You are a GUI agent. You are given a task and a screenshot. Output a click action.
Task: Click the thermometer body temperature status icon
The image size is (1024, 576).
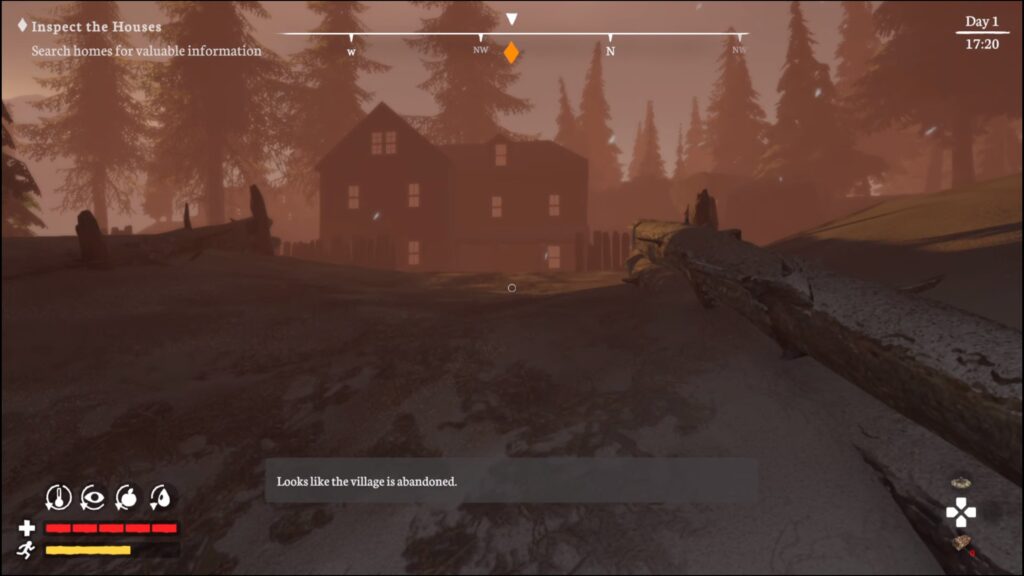[59, 496]
